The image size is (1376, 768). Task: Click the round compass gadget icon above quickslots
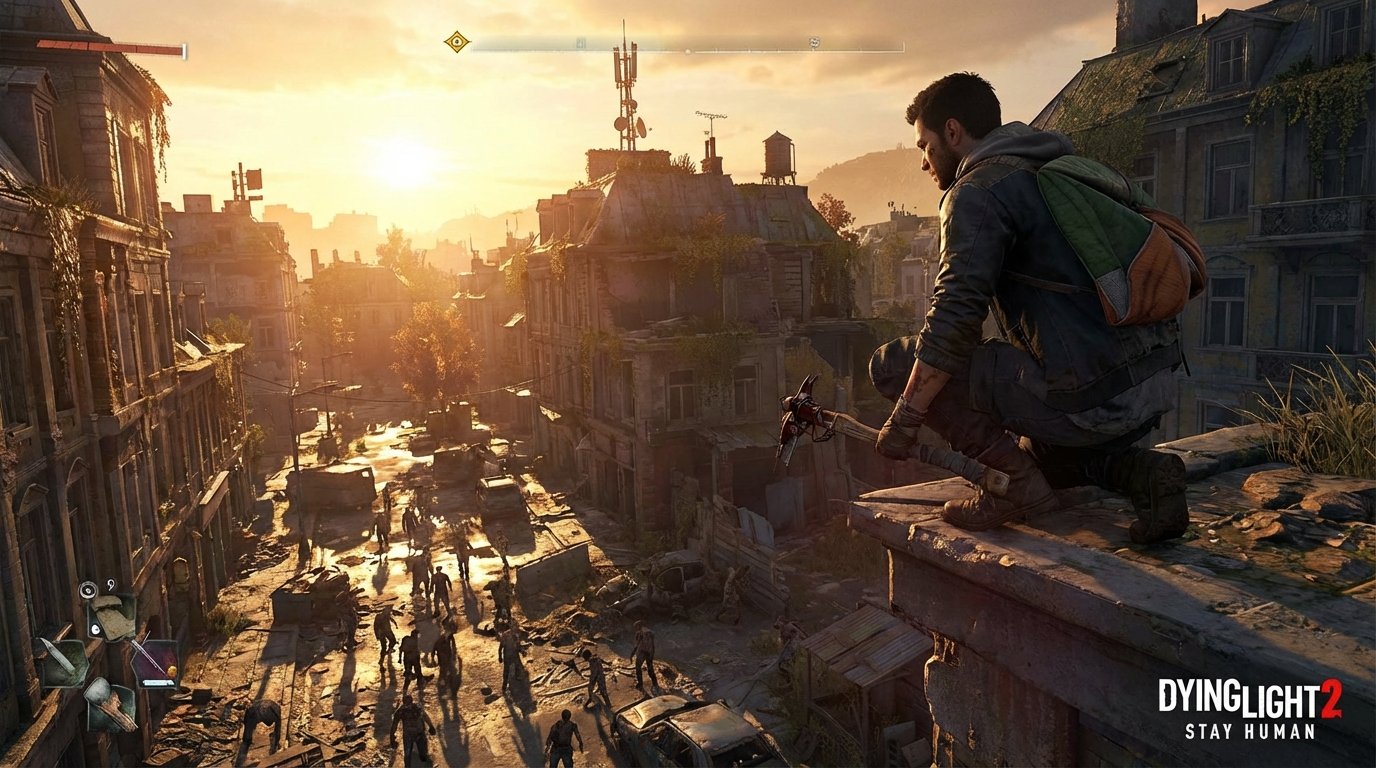(88, 590)
